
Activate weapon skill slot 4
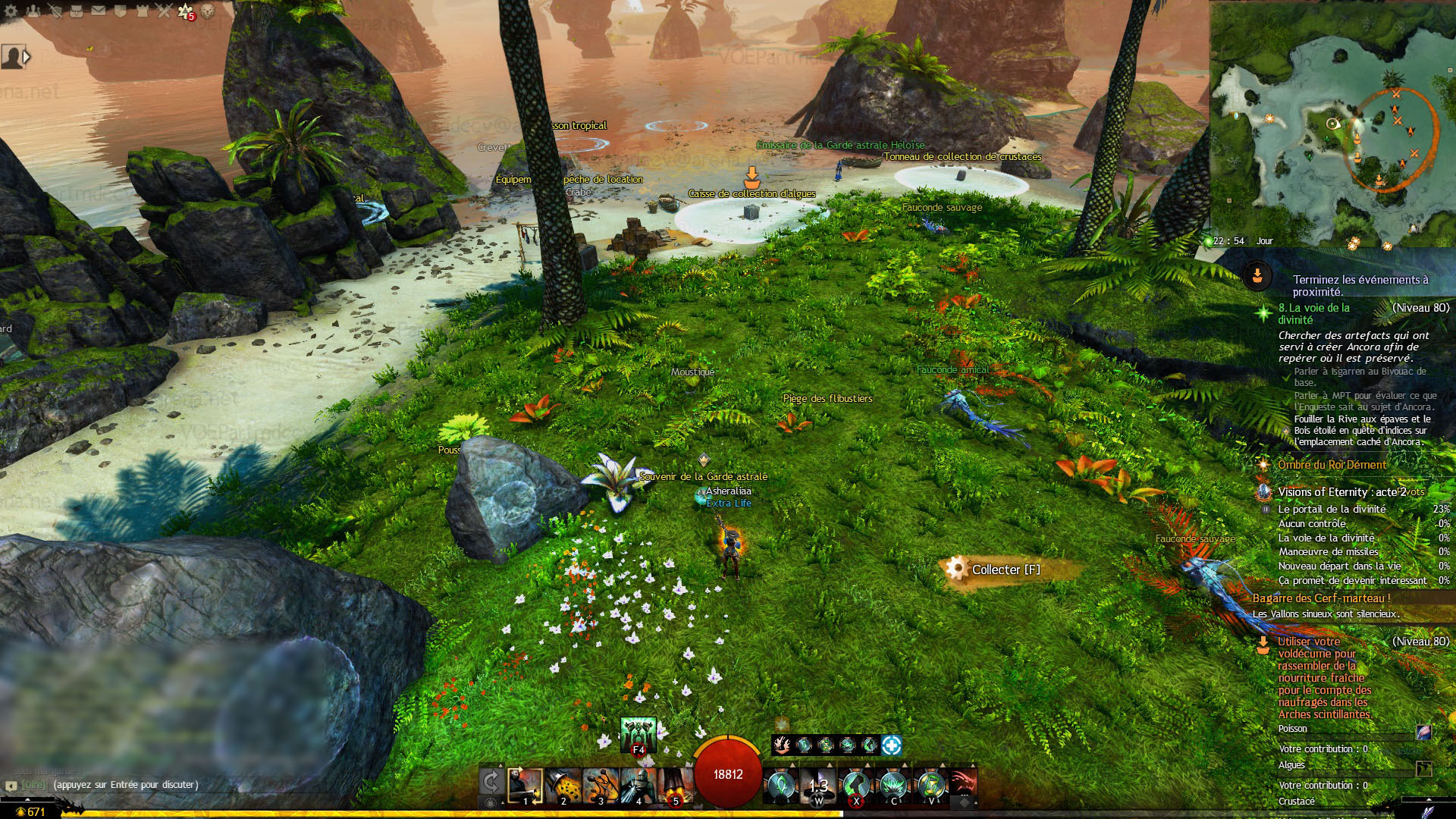638,786
